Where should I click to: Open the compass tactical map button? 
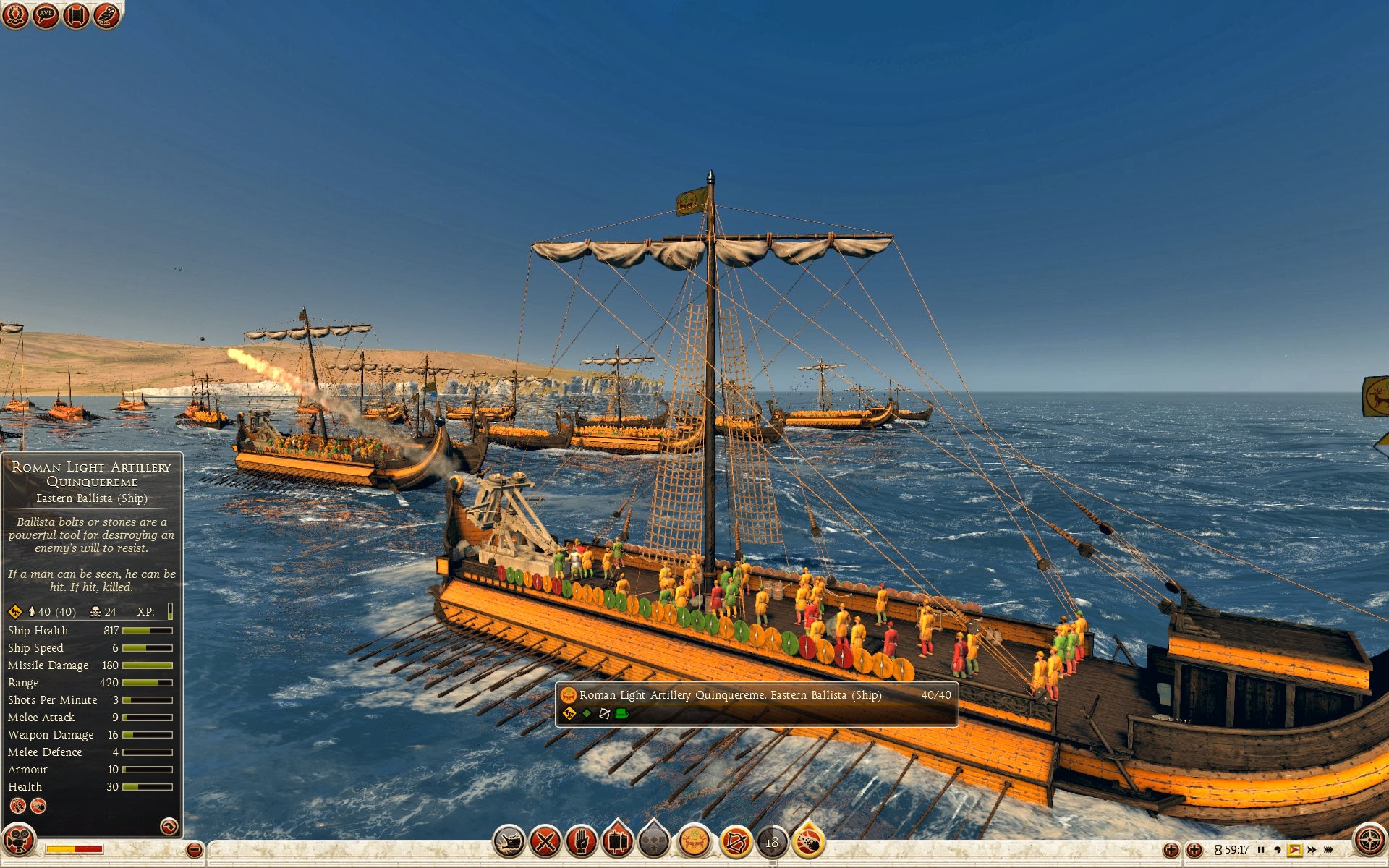point(1369,841)
